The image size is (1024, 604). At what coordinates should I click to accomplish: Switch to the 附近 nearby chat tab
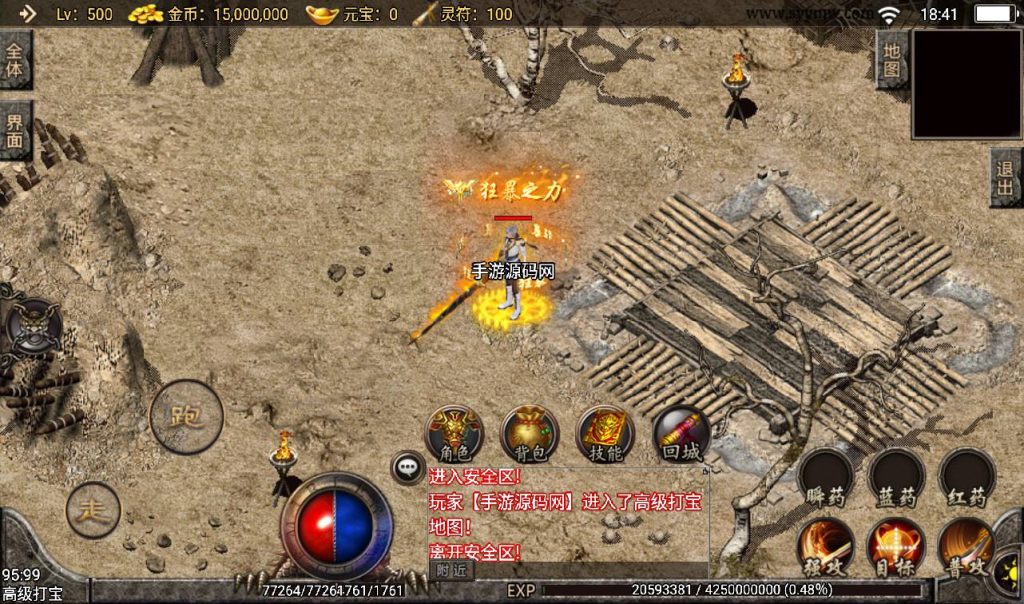452,569
